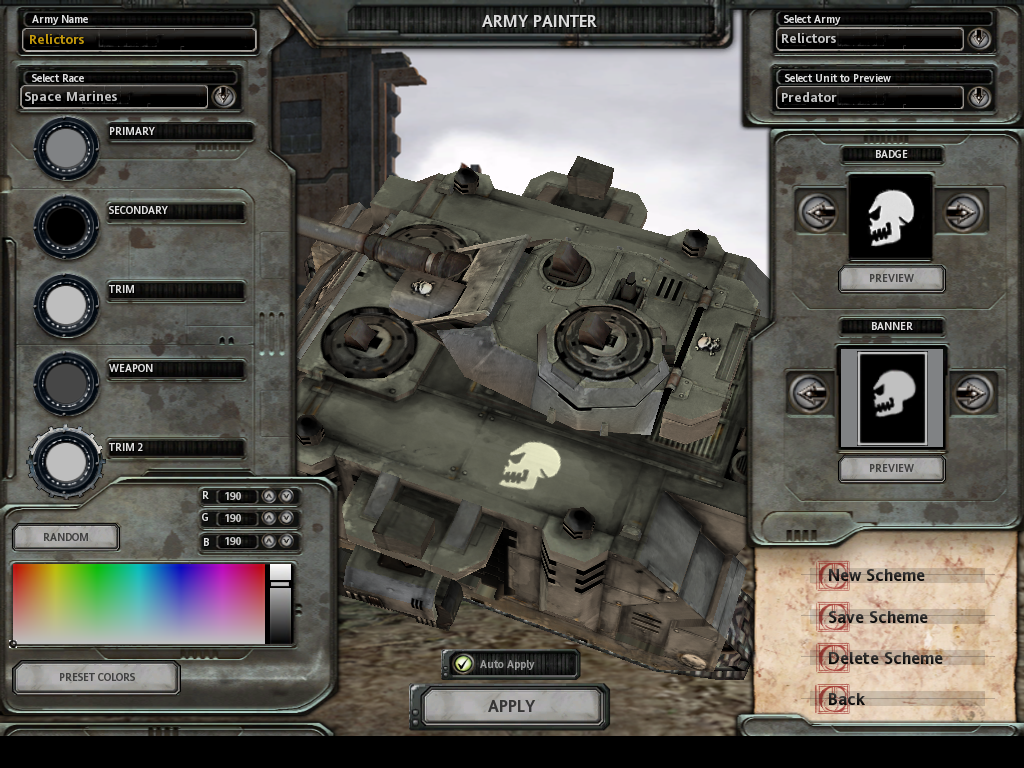The width and height of the screenshot is (1024, 768).
Task: Preview the selected skull badge
Action: (891, 279)
